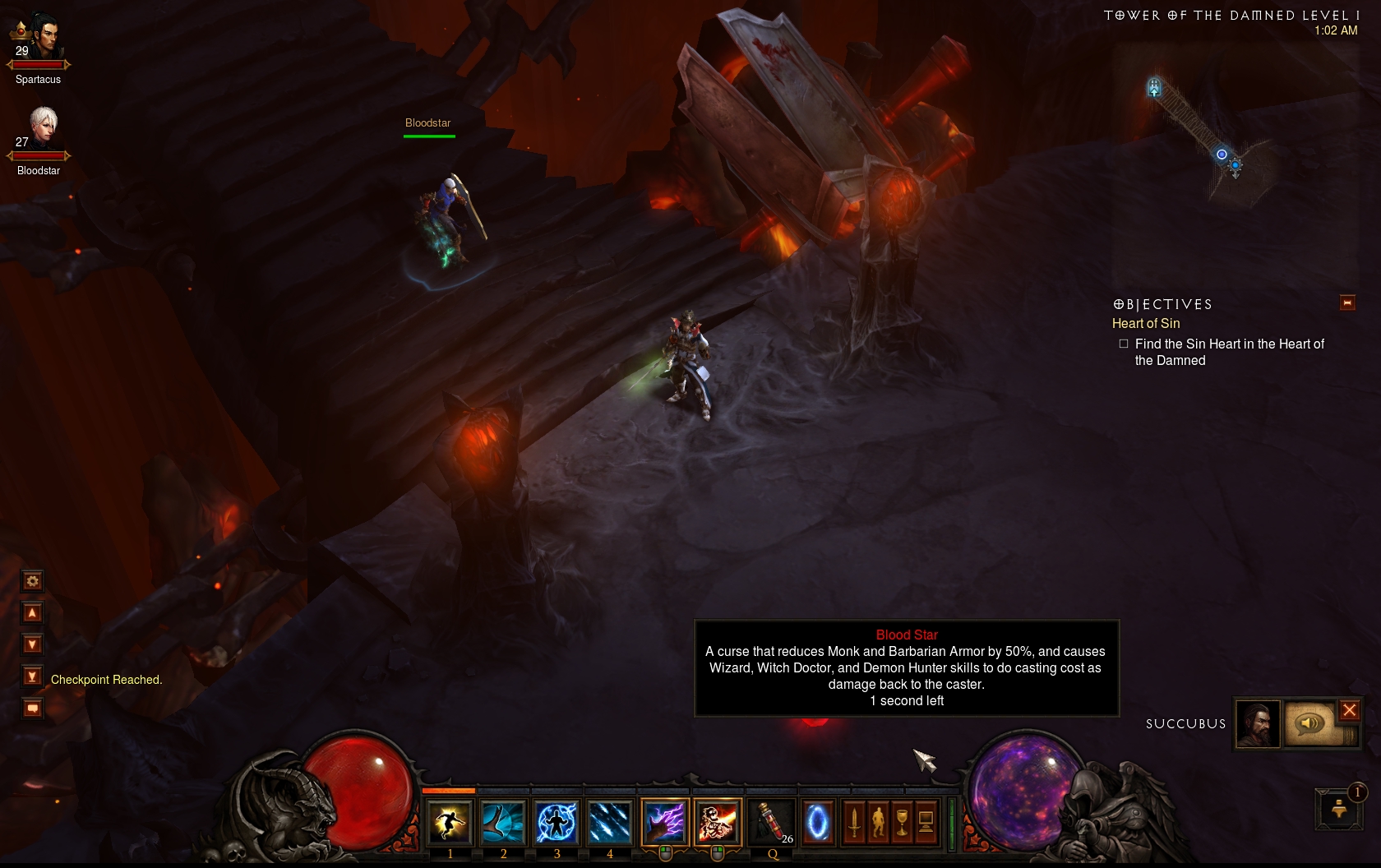Image resolution: width=1381 pixels, height=868 pixels.
Task: Select the fiery skeleton beam skill
Action: pos(718,822)
